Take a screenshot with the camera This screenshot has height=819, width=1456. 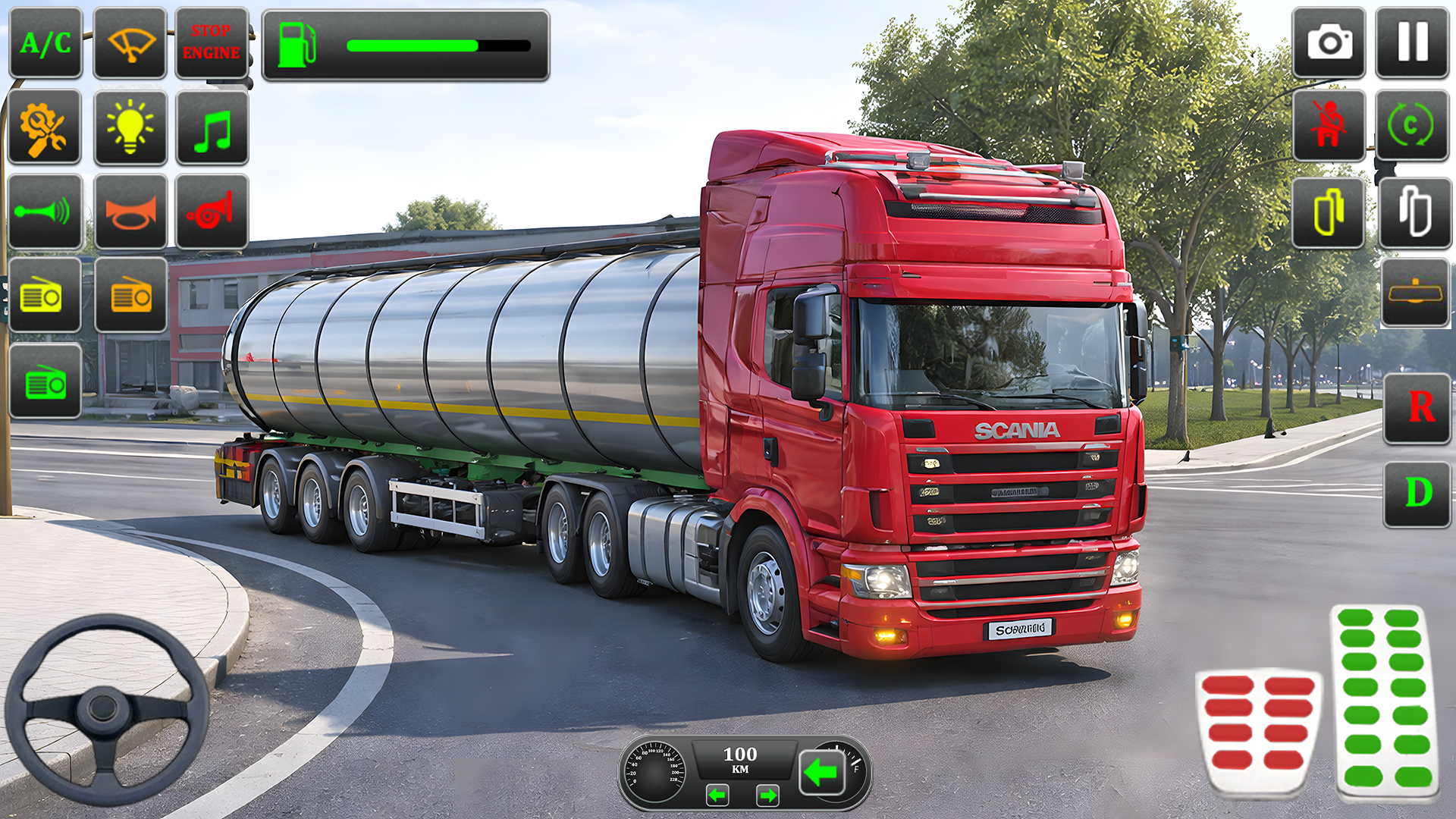tap(1329, 43)
